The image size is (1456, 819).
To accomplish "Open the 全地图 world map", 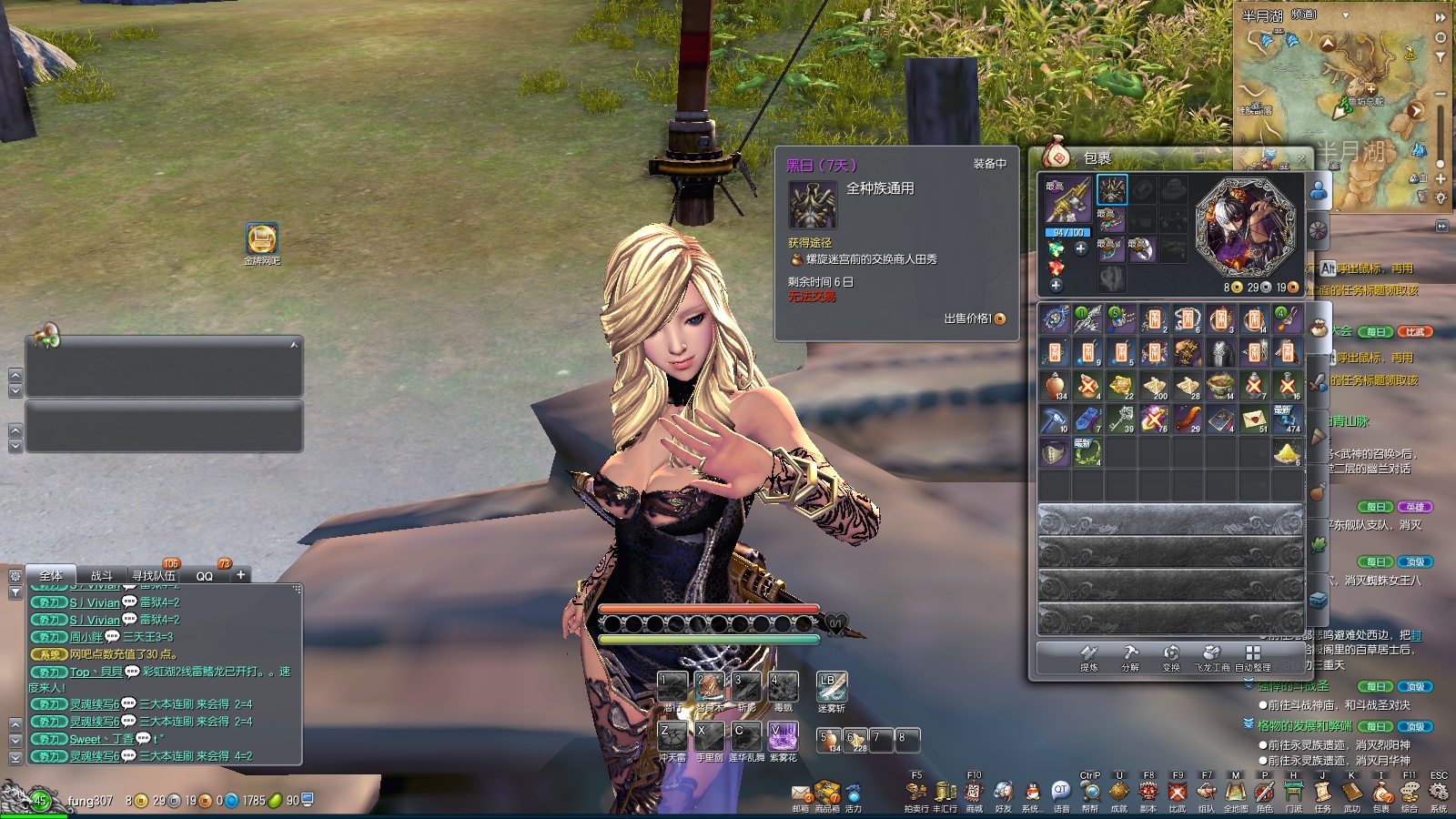I will 1235,794.
